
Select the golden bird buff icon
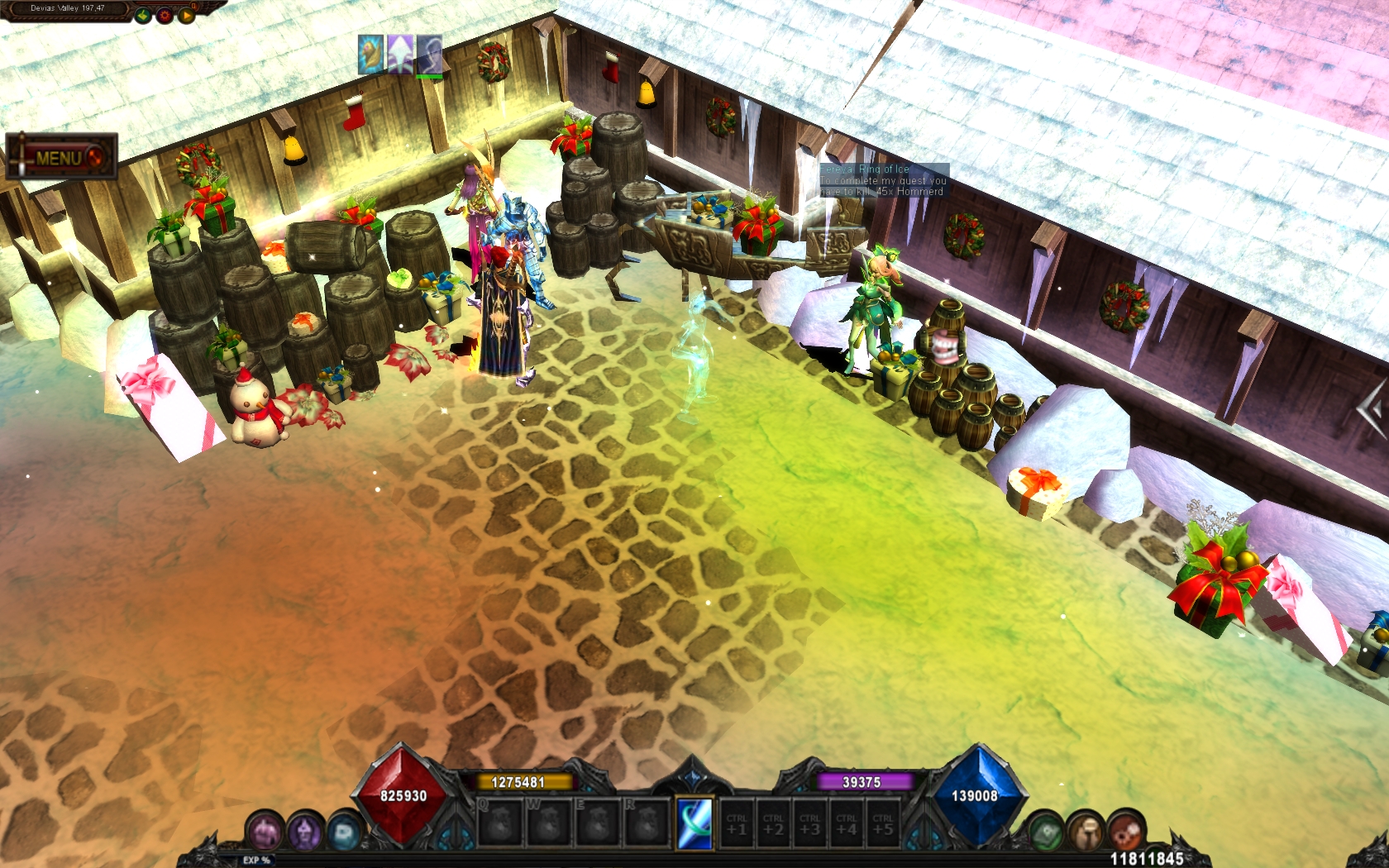click(371, 55)
